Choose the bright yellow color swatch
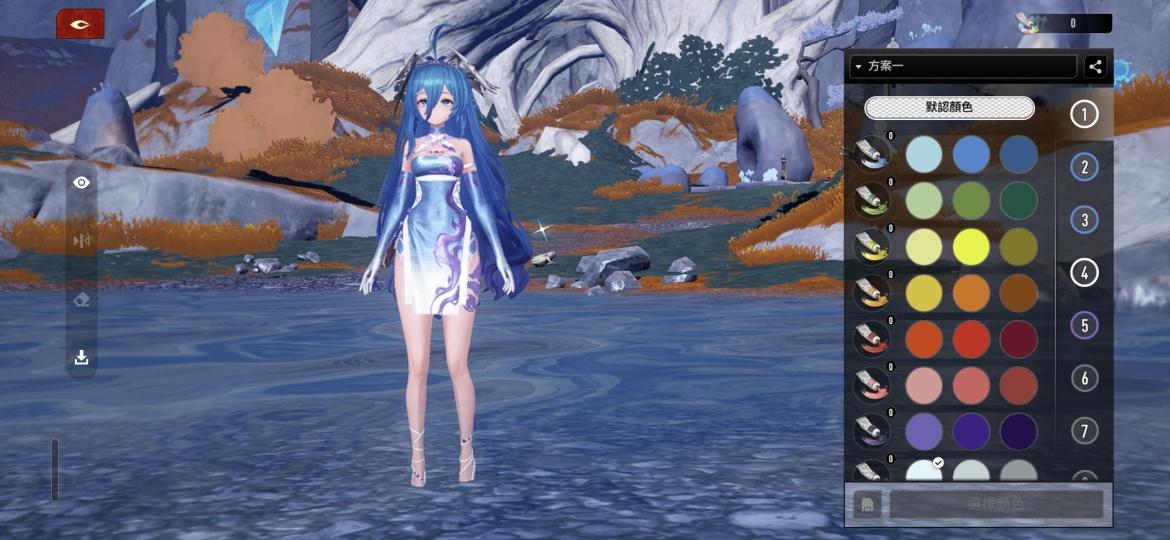The image size is (1170, 540). click(971, 247)
